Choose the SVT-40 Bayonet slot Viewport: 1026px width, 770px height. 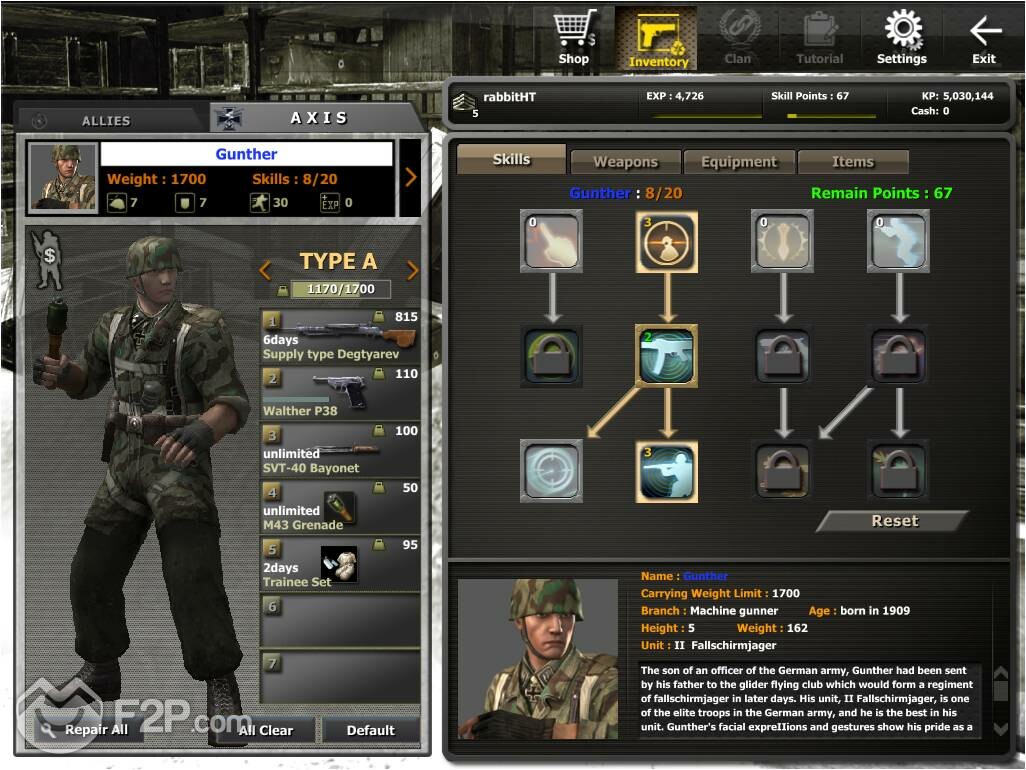point(340,450)
